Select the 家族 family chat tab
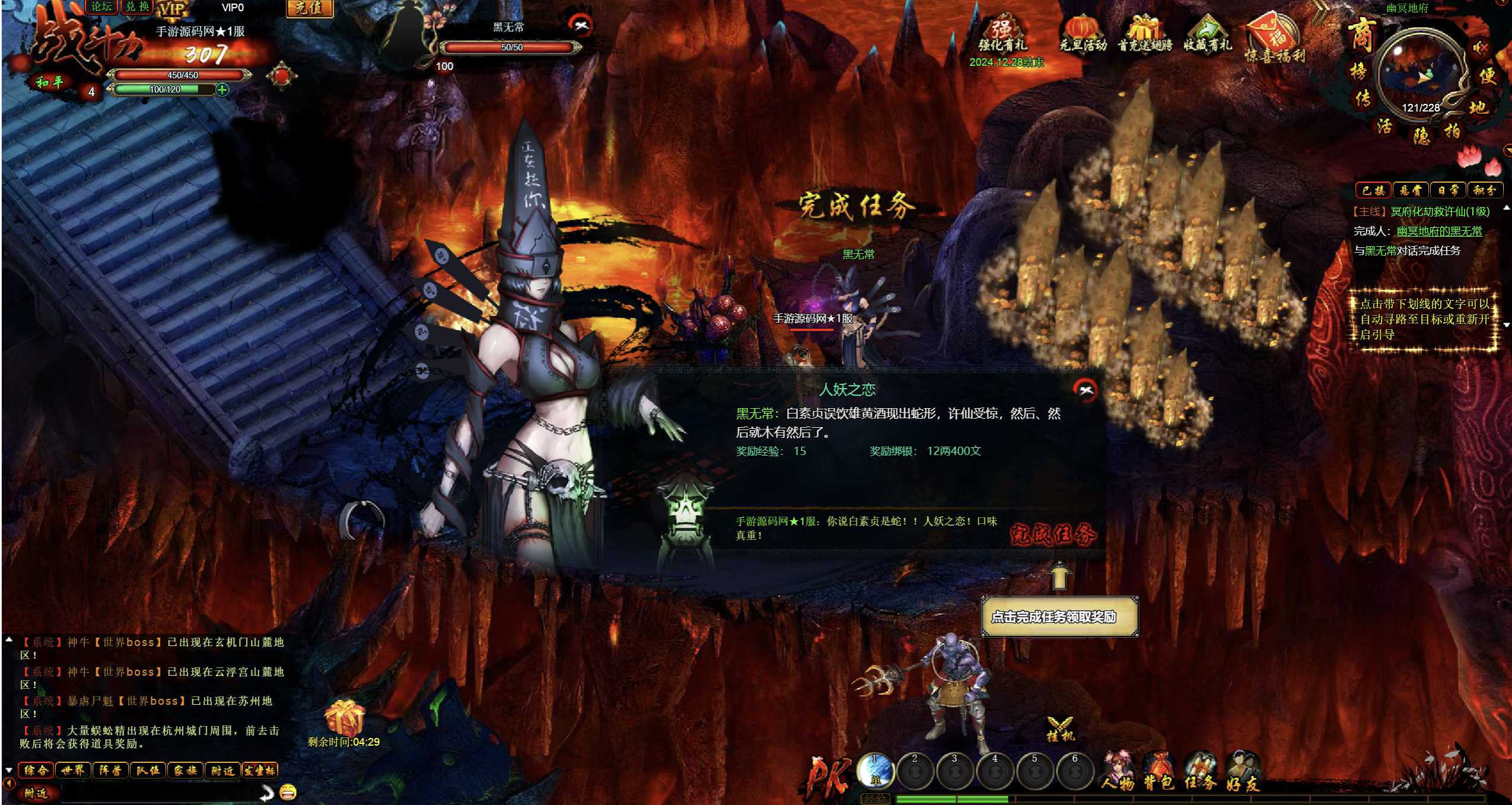 pyautogui.click(x=185, y=771)
